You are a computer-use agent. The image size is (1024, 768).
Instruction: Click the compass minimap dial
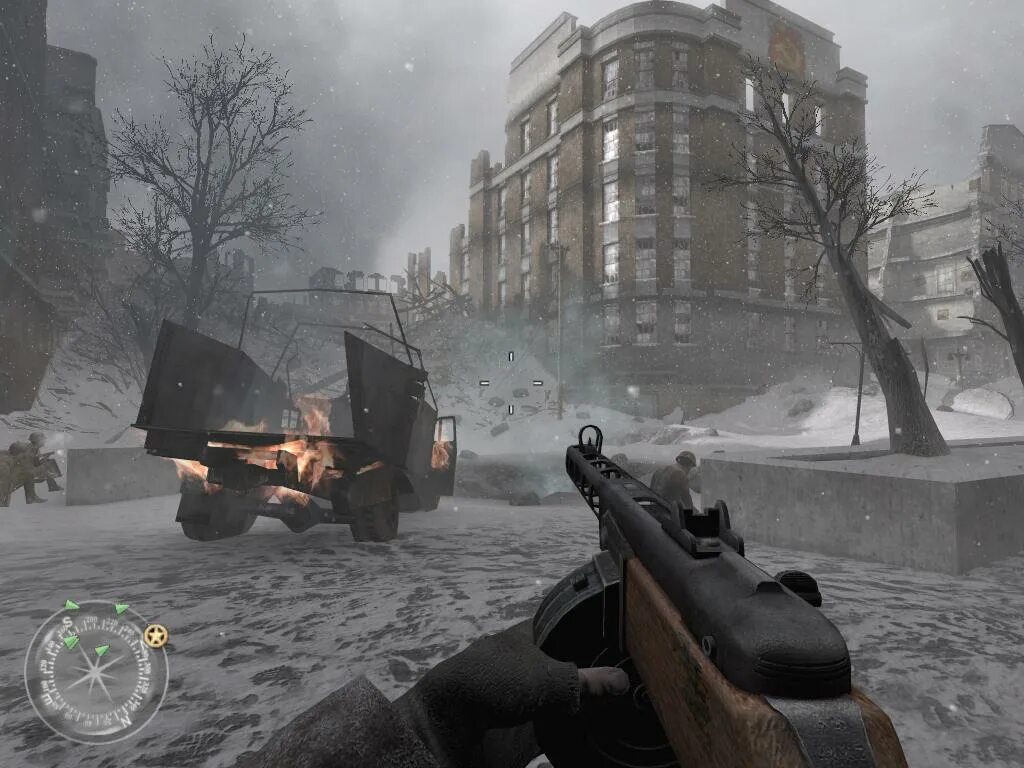coord(96,672)
